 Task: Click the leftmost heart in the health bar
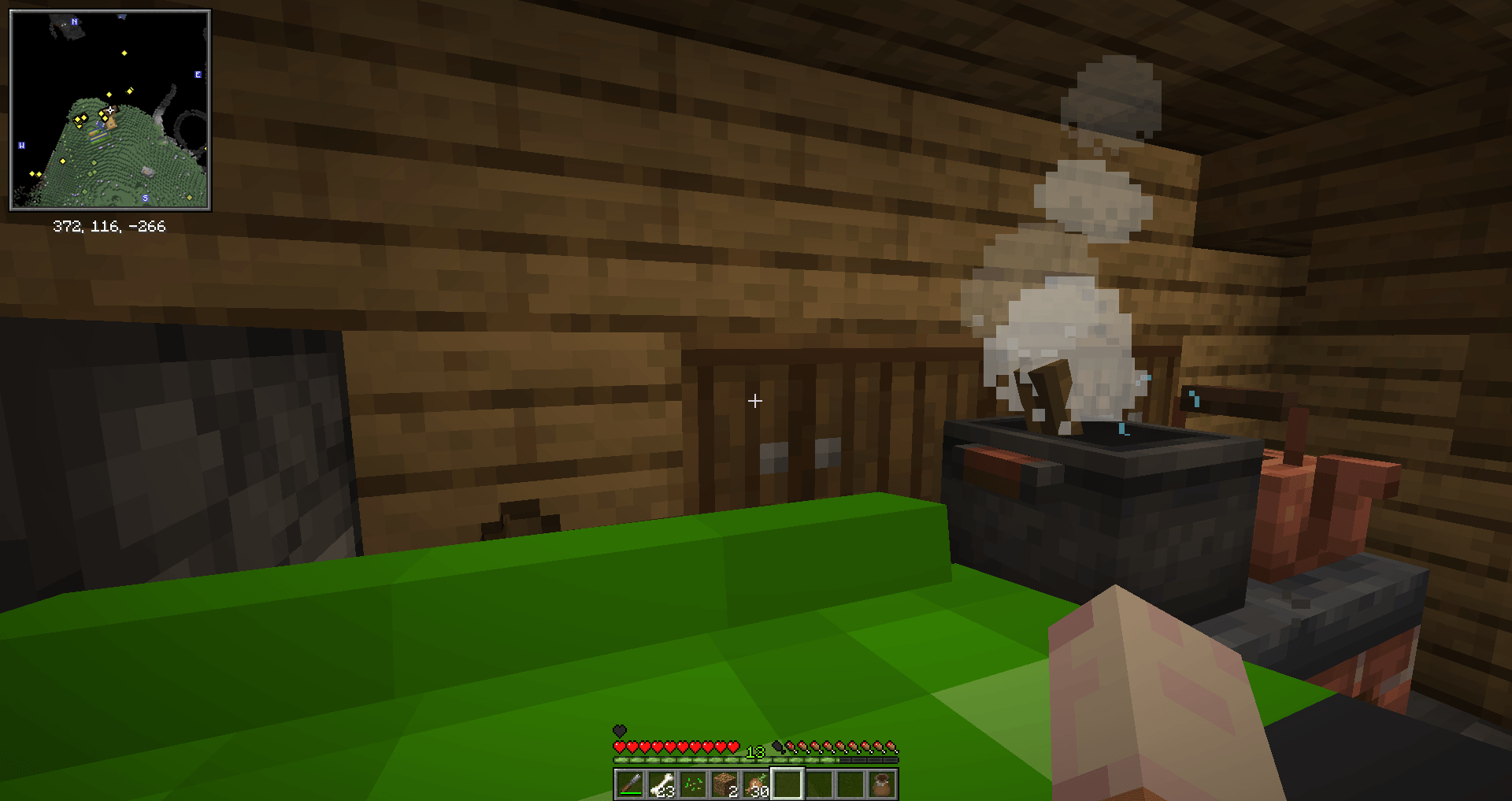tap(620, 747)
